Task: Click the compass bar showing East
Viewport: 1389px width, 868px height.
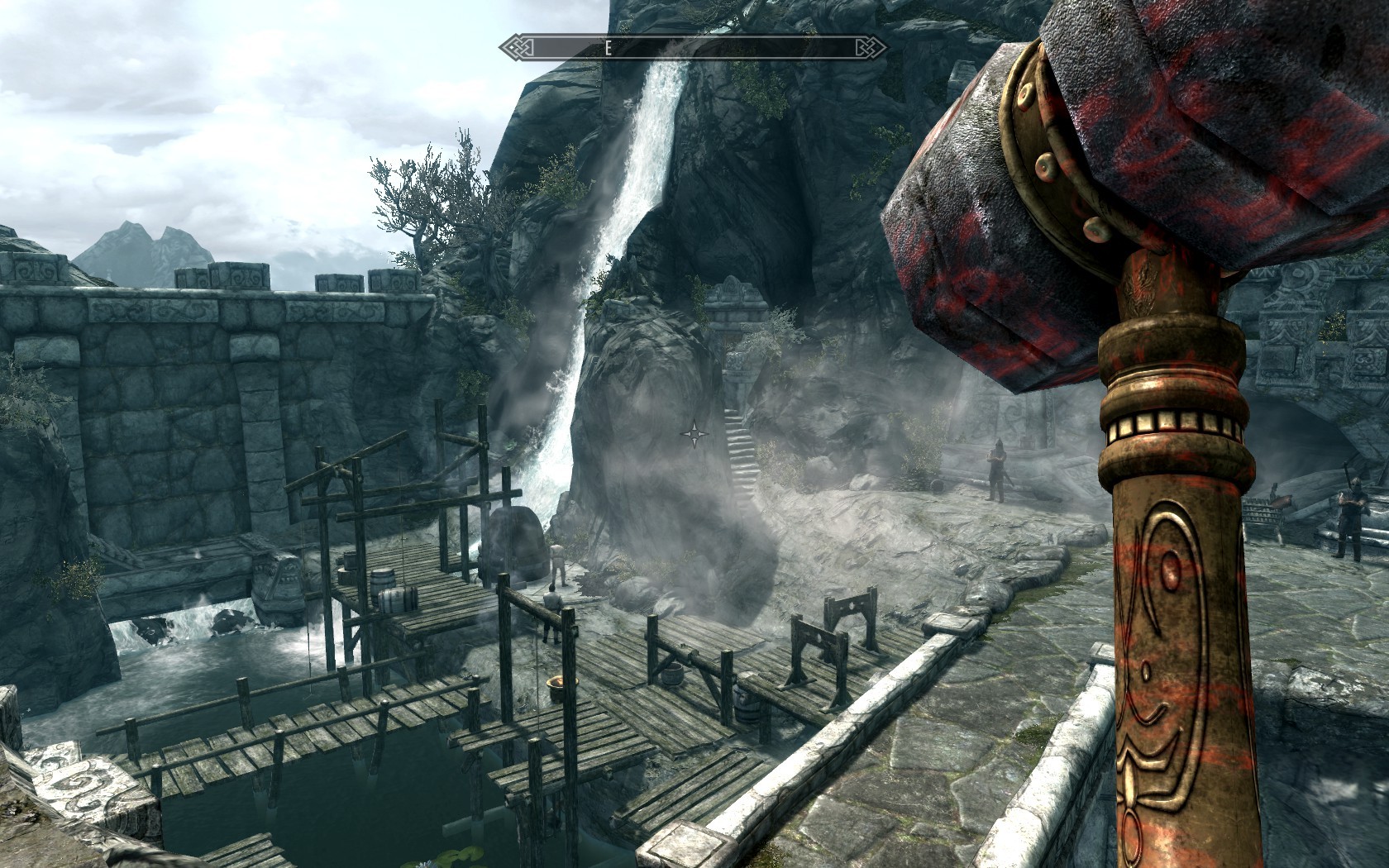Action: (x=693, y=48)
